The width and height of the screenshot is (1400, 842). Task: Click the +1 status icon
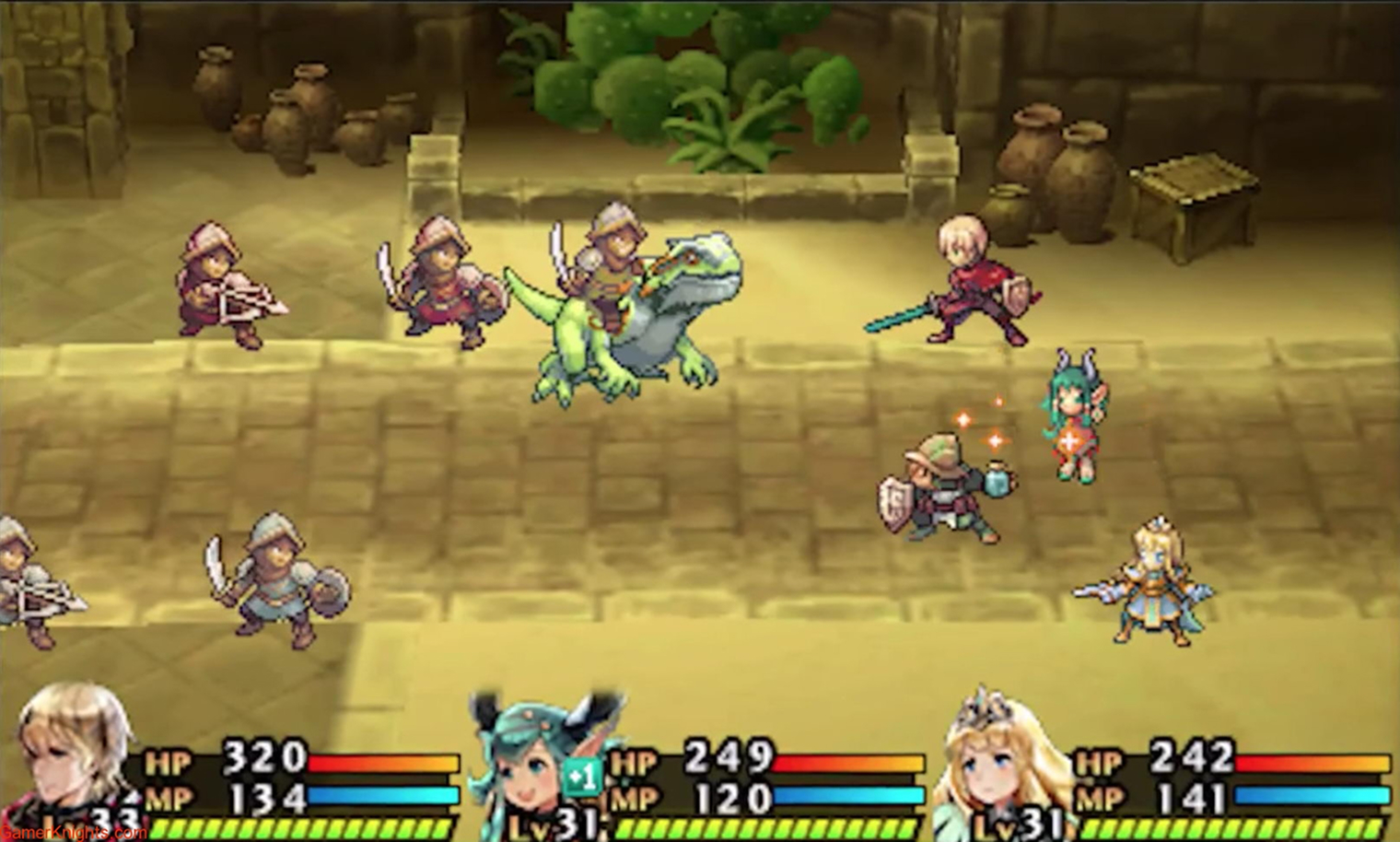(582, 778)
